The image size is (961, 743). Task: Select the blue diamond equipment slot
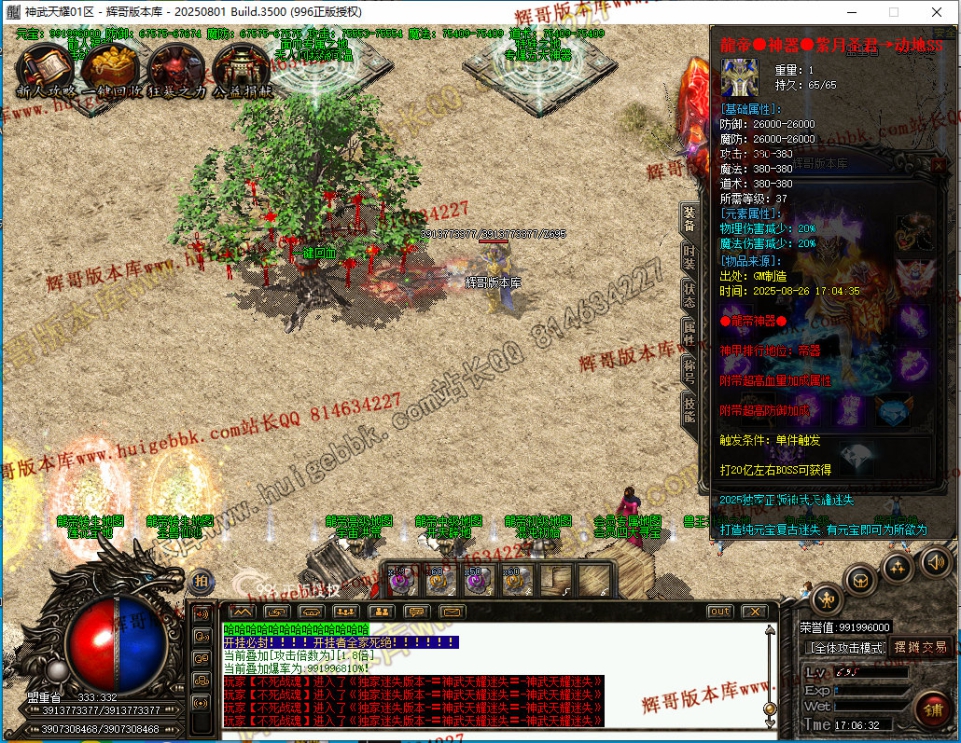pyautogui.click(x=892, y=410)
